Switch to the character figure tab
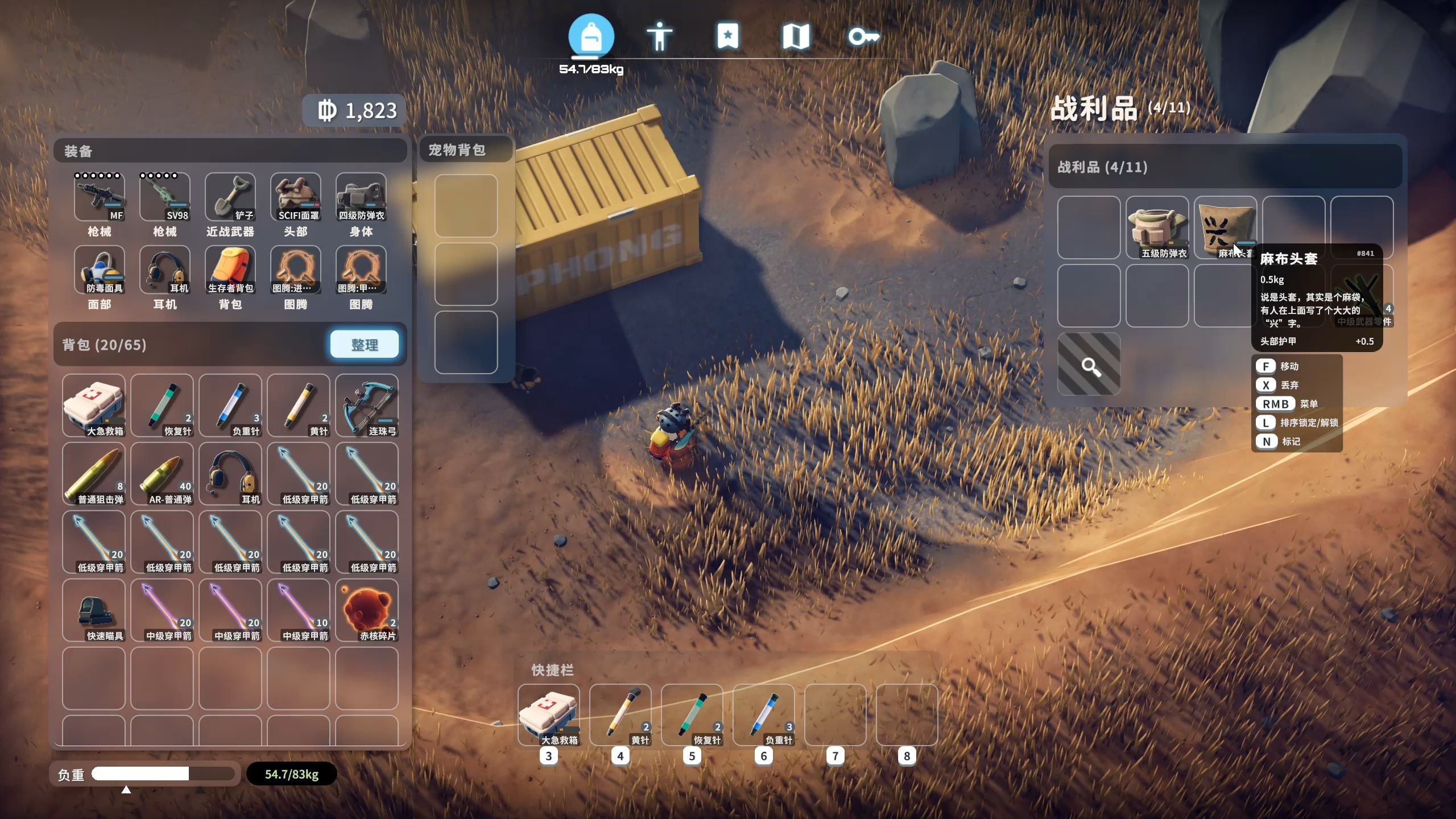 [x=659, y=36]
